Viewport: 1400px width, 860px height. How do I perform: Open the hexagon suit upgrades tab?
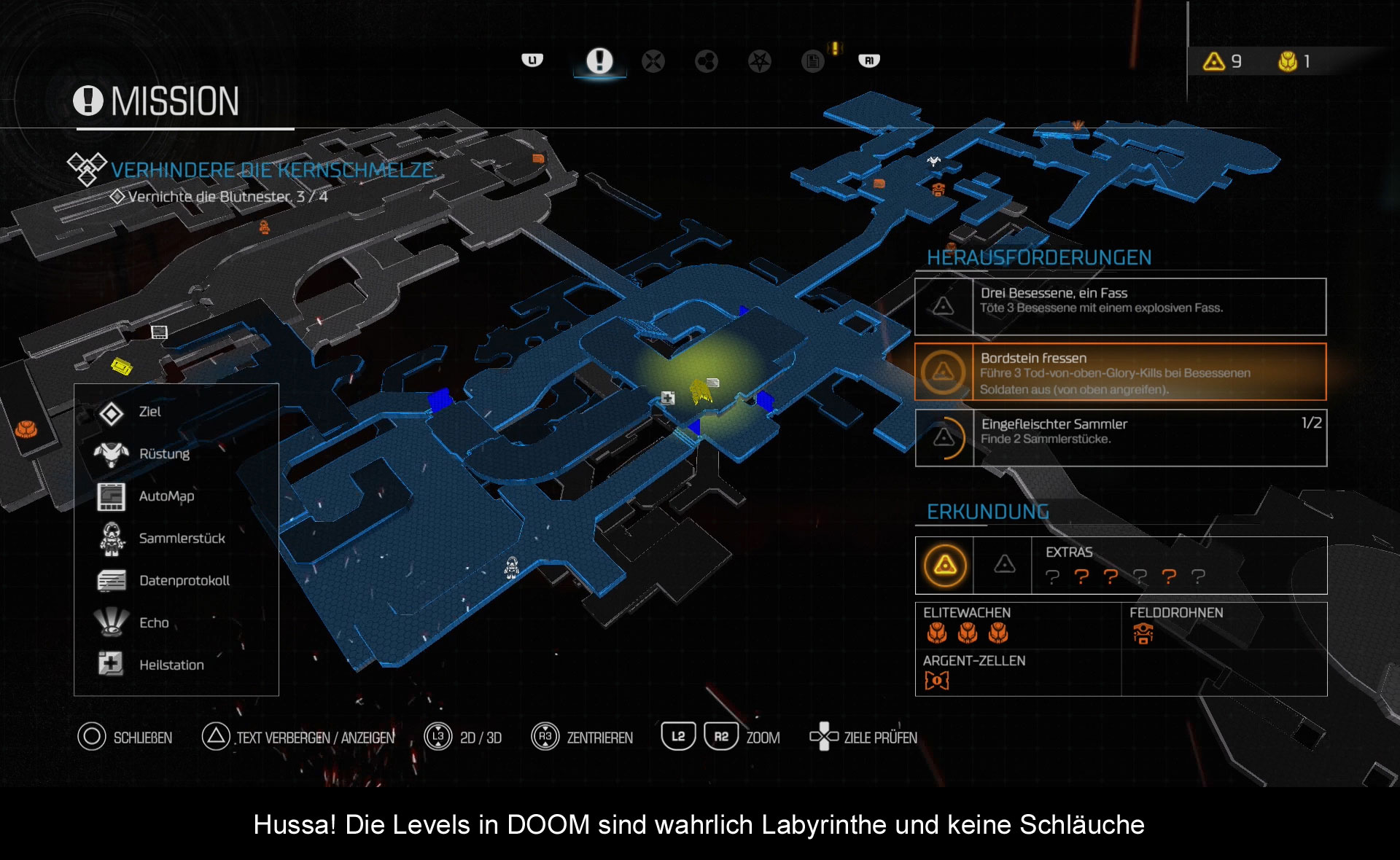707,61
